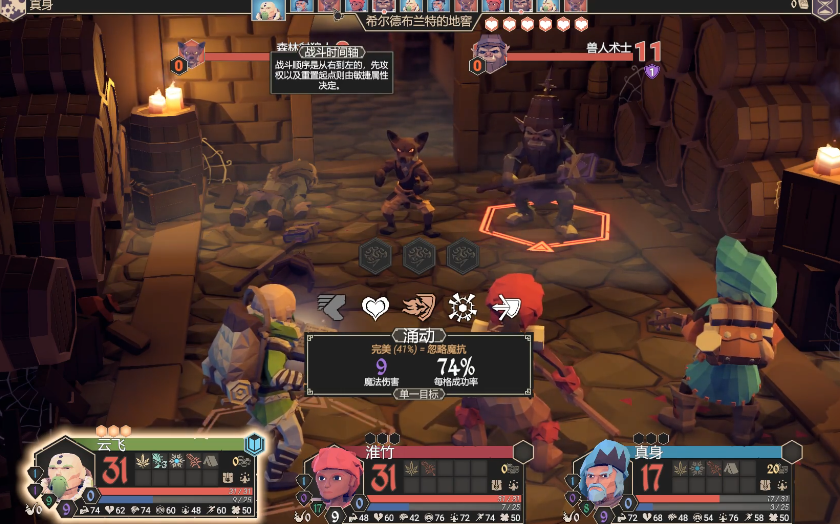Activate the flaming surge (涌动) attack
This screenshot has height=524, width=840.
point(419,307)
